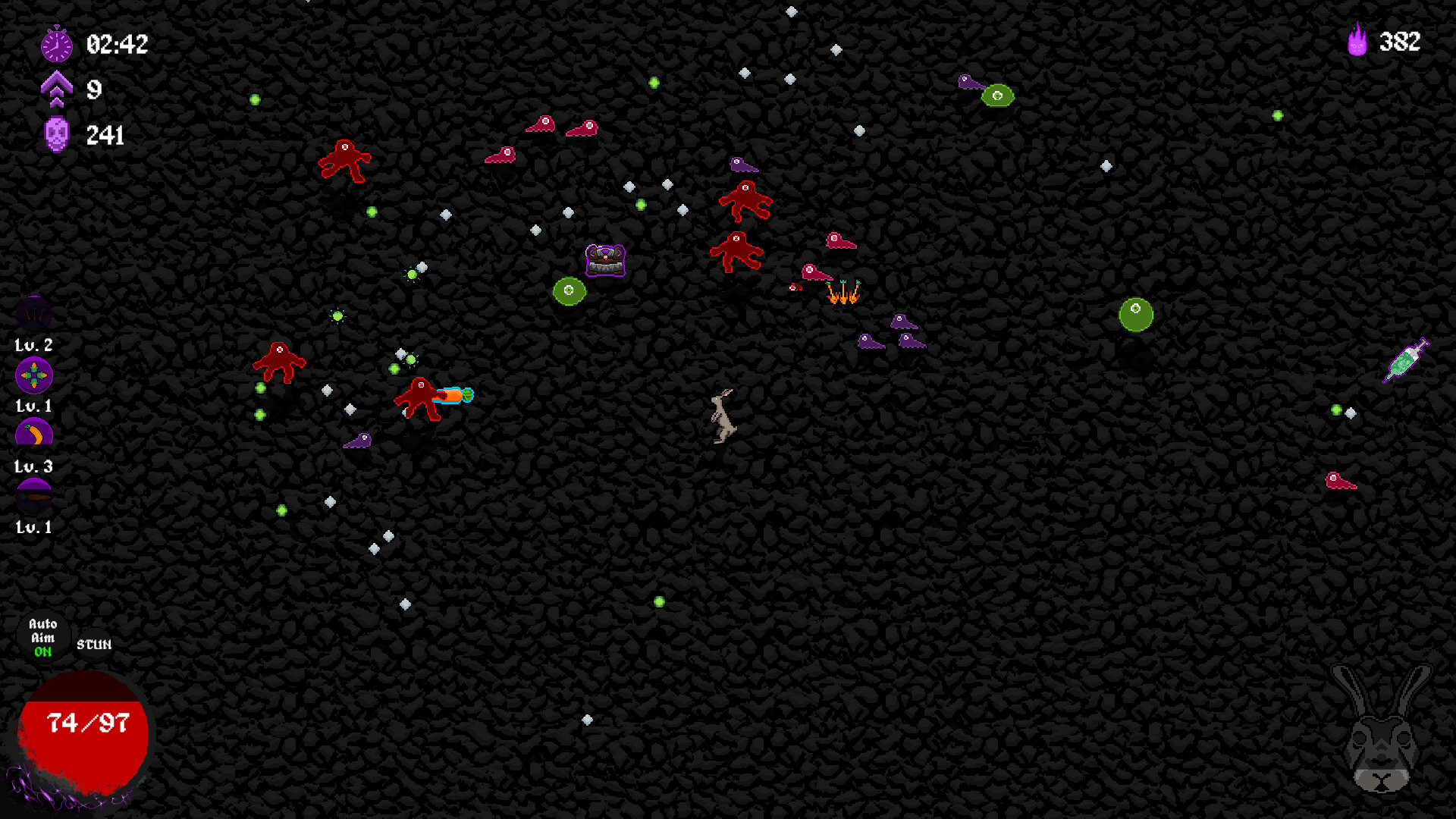Click the player rabbit character
The width and height of the screenshot is (1456, 819).
[721, 417]
